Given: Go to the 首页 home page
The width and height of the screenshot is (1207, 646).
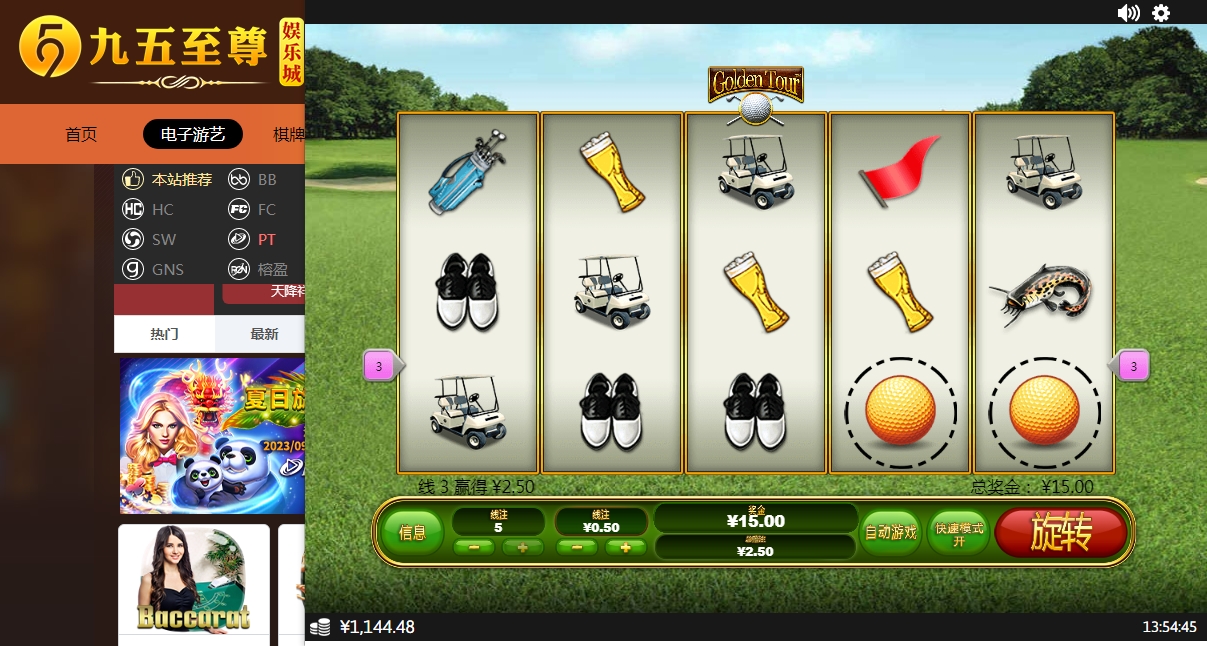Looking at the screenshot, I should click(81, 134).
